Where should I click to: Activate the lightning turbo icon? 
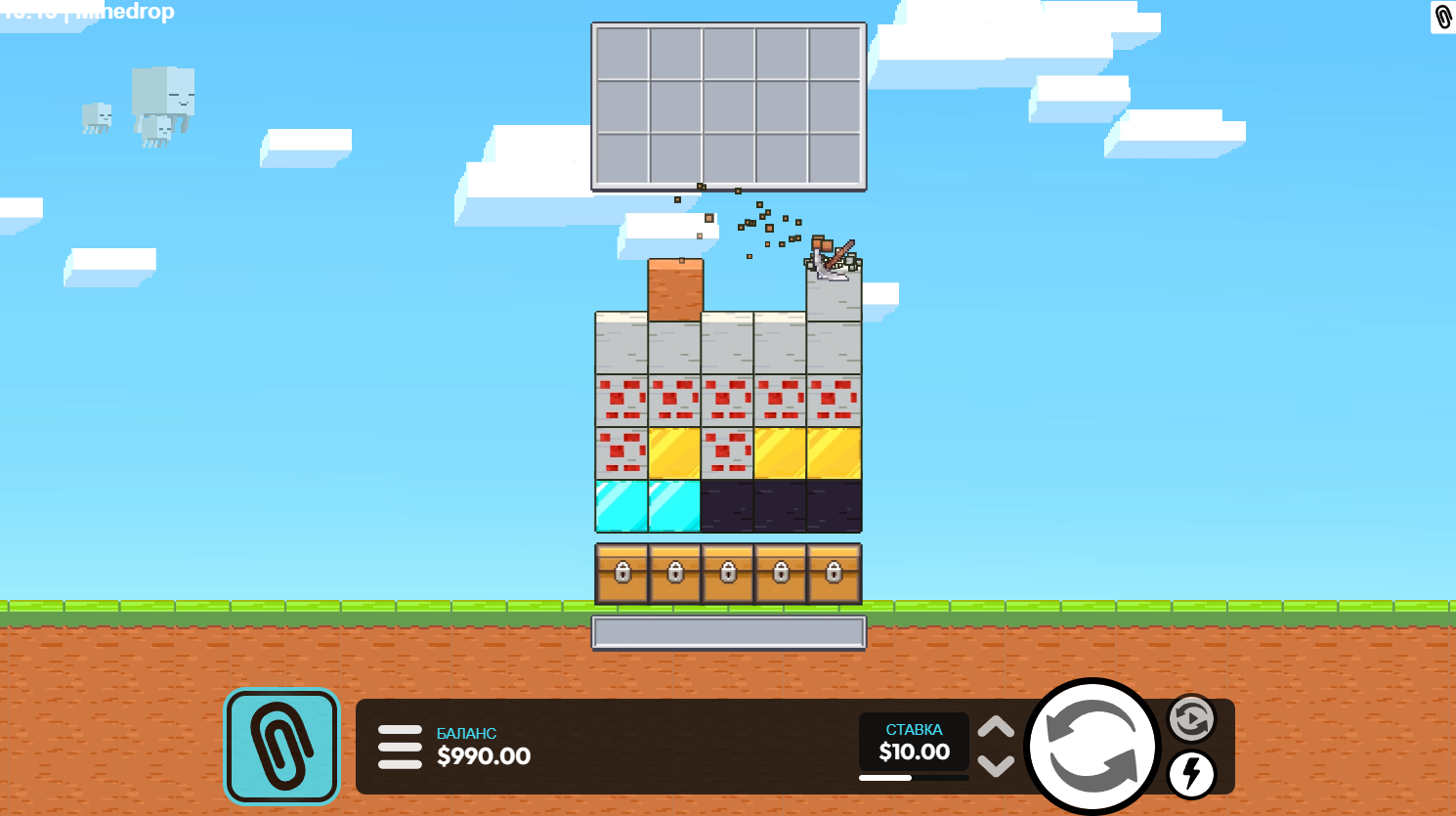click(x=1189, y=775)
